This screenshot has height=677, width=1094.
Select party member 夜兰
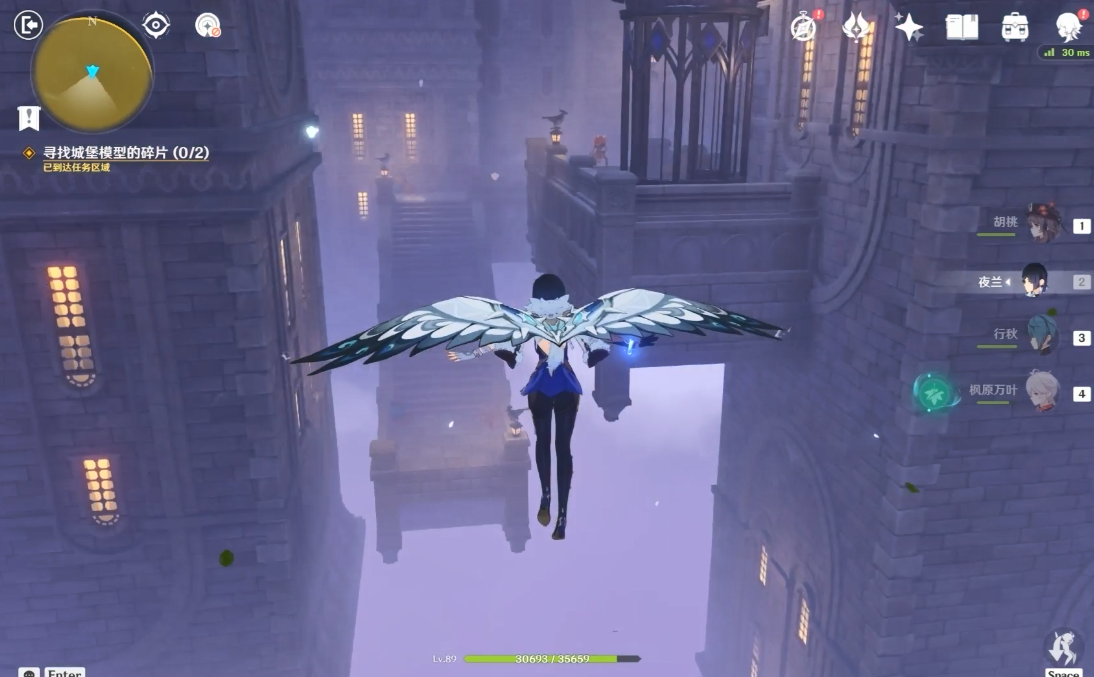(x=1035, y=282)
